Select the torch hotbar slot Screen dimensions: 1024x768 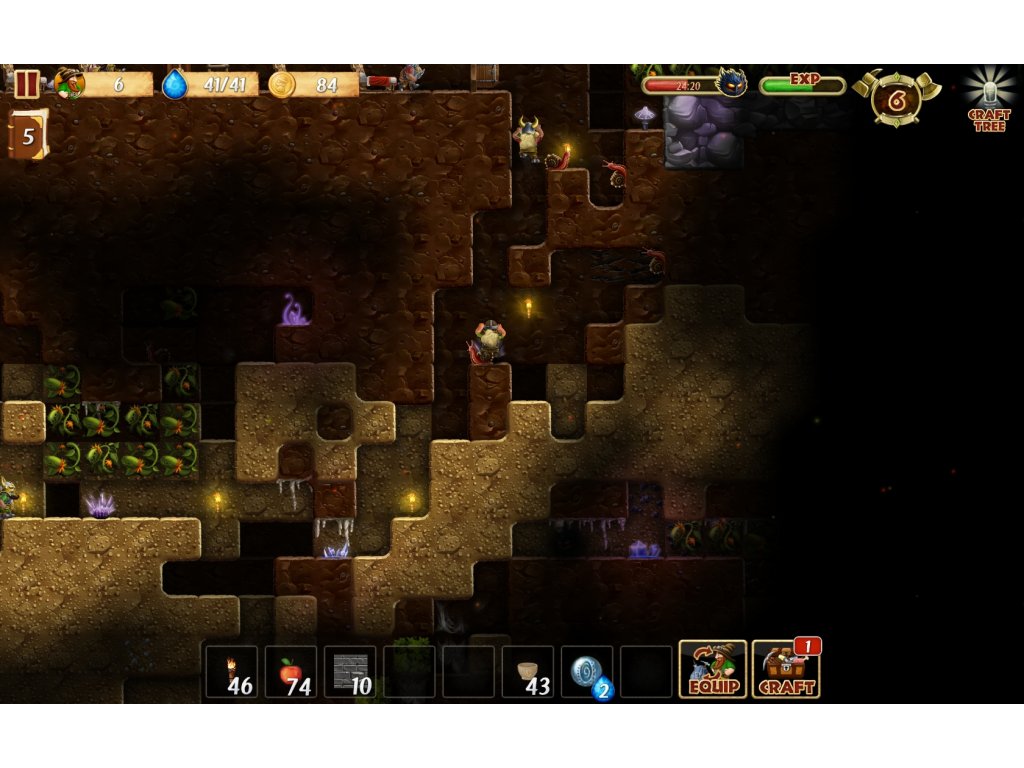(x=232, y=671)
